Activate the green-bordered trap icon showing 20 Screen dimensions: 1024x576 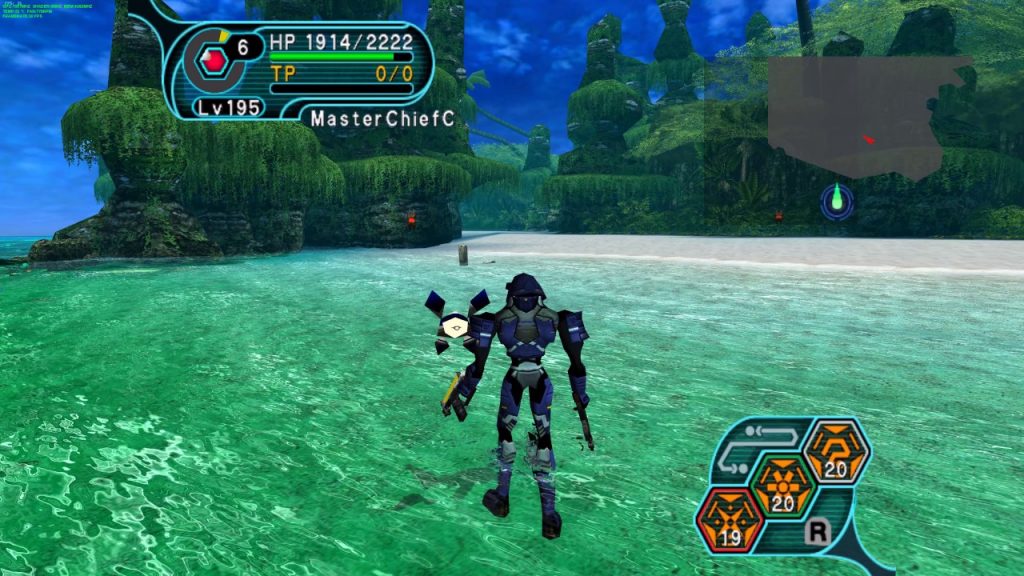783,485
